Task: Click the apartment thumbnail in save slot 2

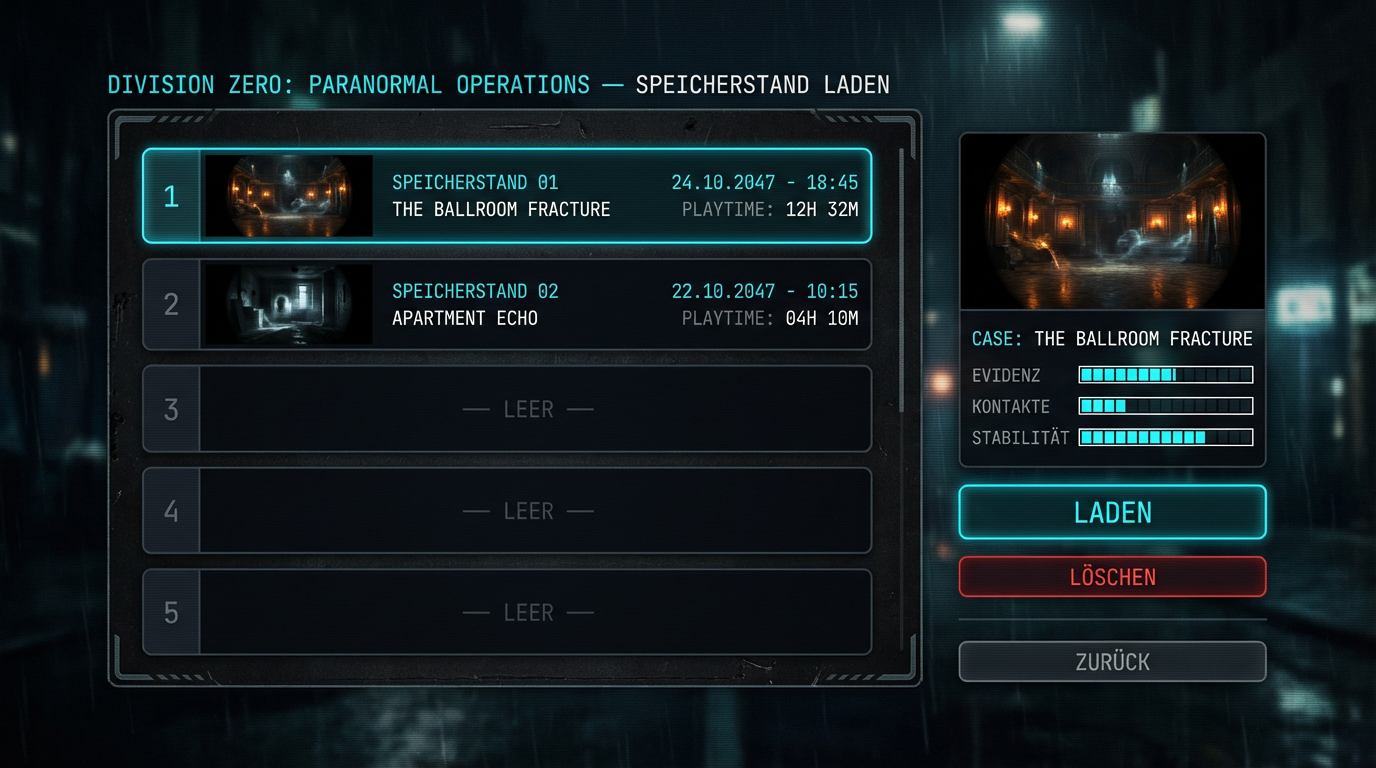Action: pyautogui.click(x=288, y=305)
